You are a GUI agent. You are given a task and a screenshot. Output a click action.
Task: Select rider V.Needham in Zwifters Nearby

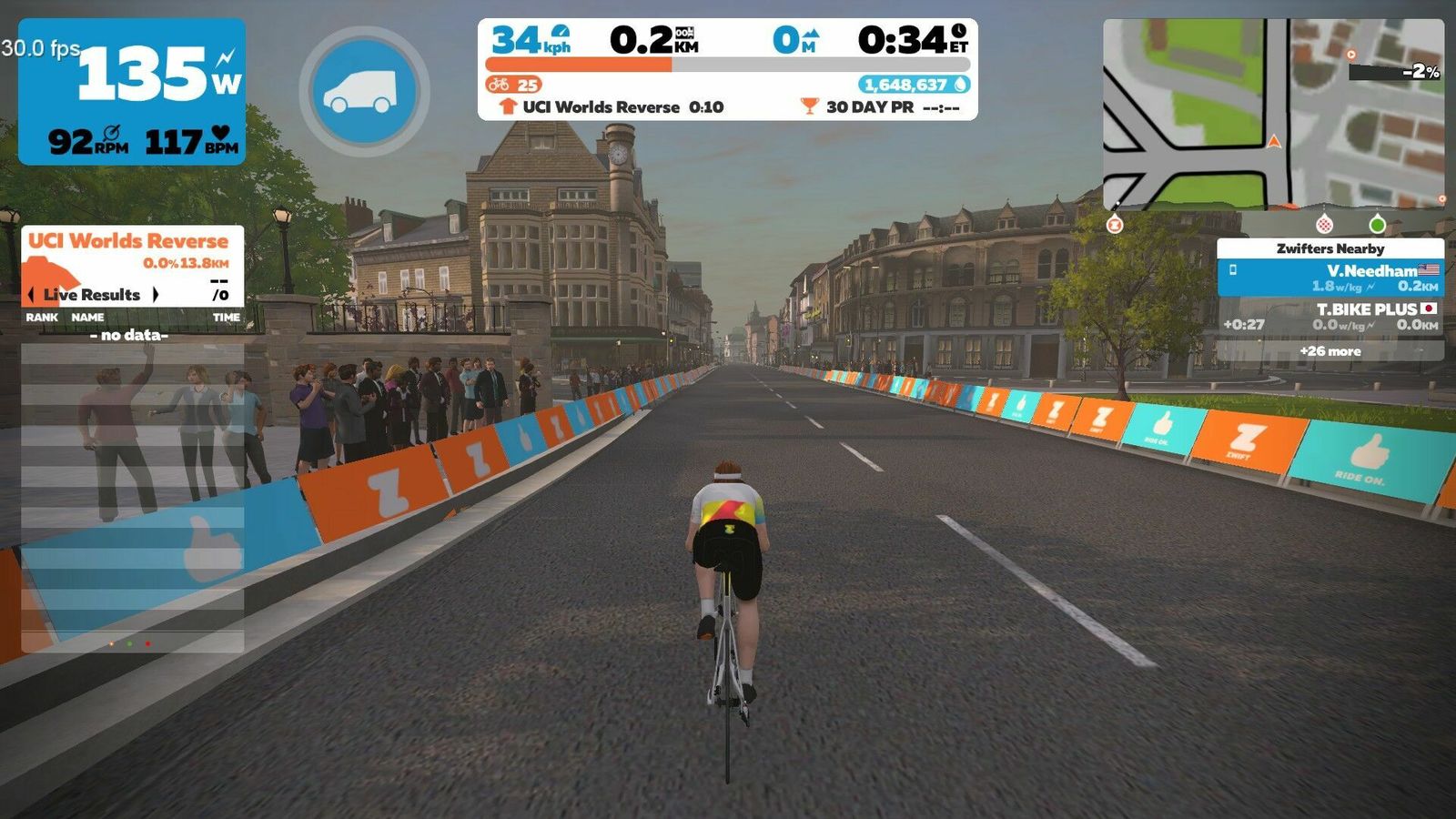1330,278
